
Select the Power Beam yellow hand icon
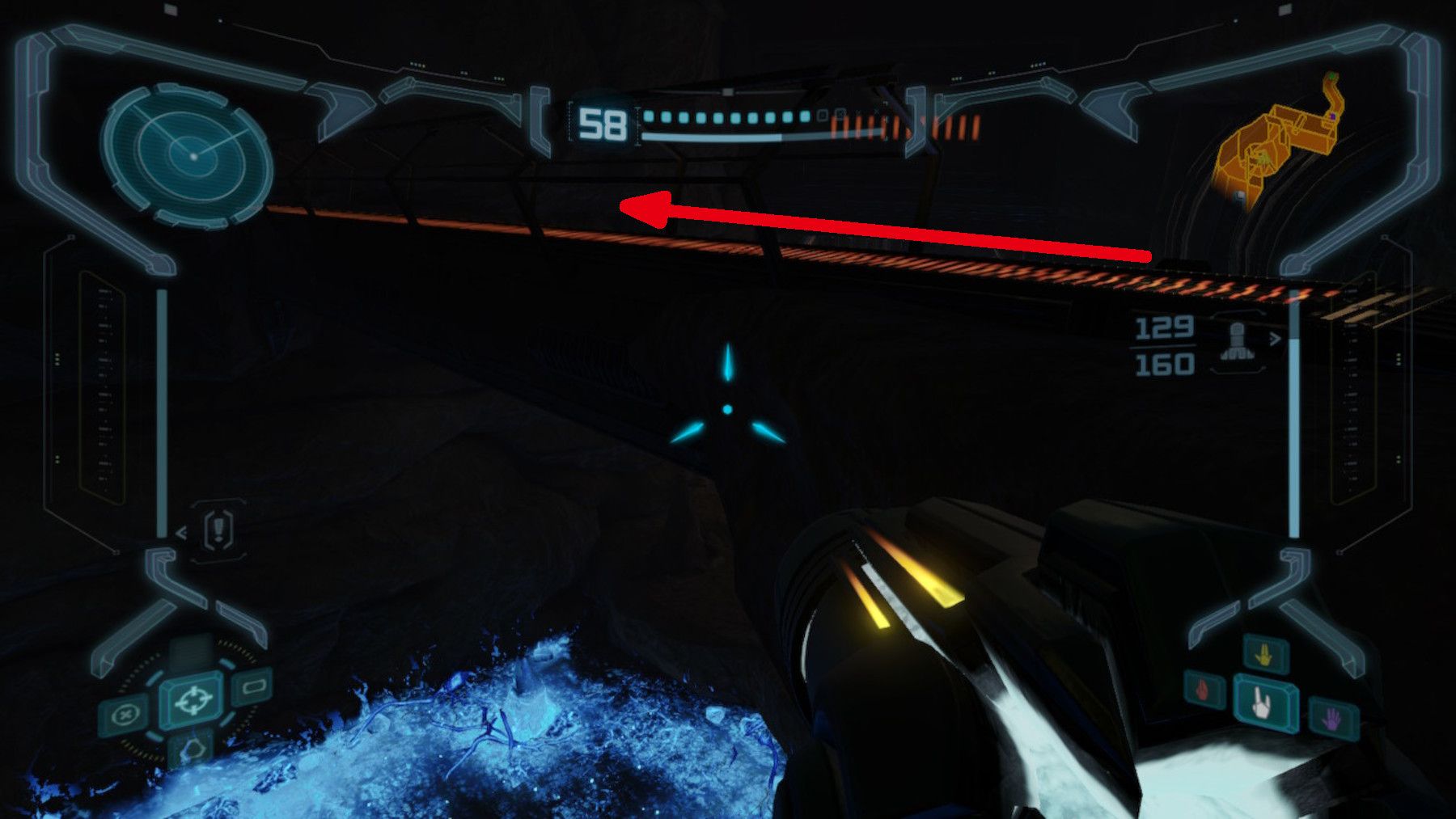[1264, 654]
